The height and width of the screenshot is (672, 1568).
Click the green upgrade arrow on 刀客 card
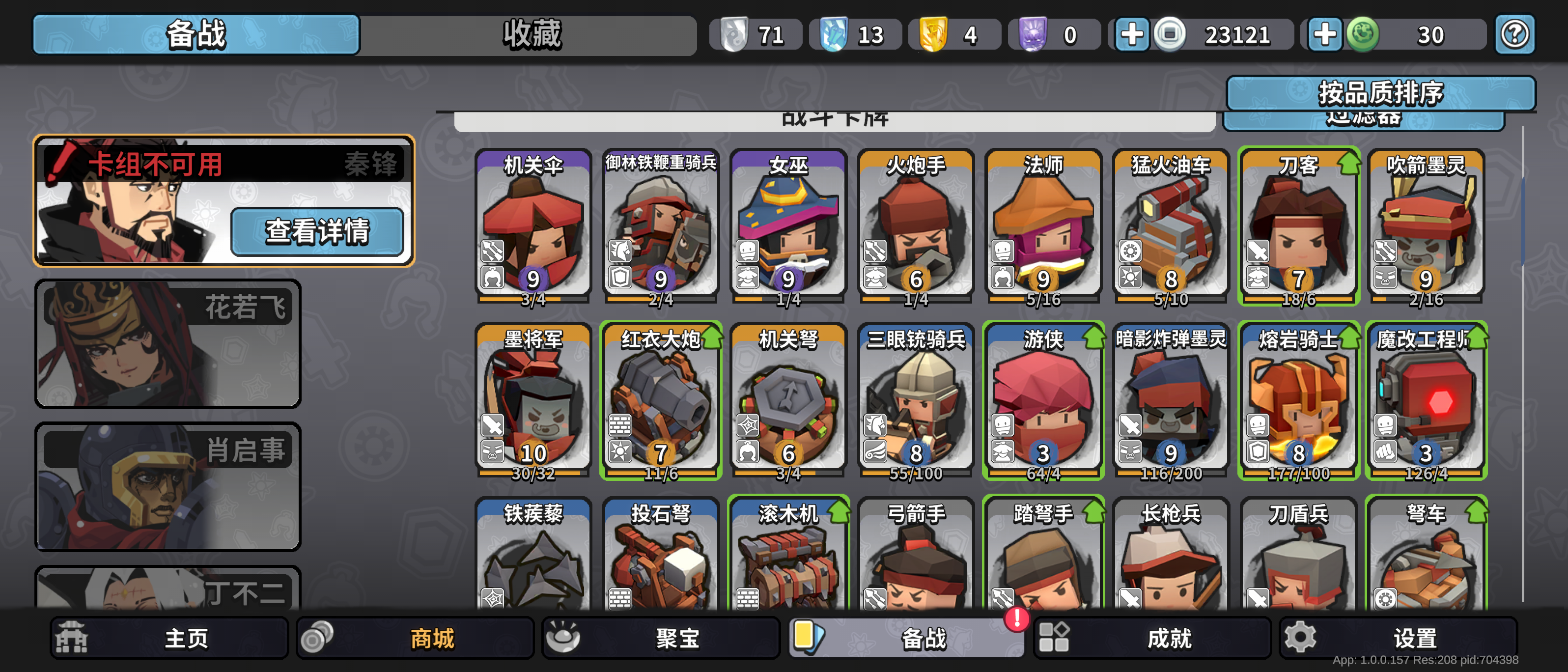click(1350, 162)
